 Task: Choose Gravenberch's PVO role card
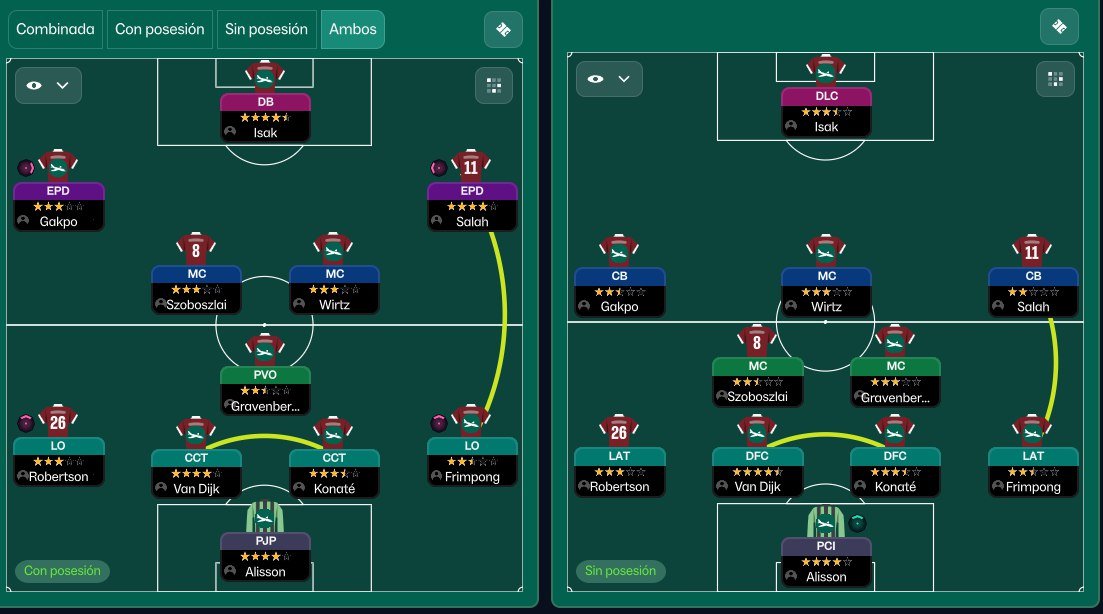point(265,390)
